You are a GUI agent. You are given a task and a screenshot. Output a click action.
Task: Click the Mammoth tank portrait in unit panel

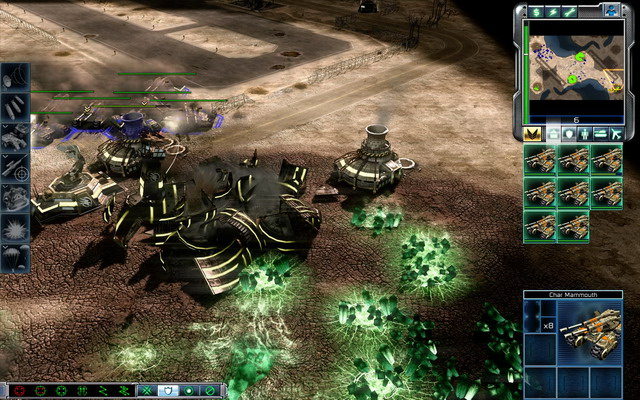pos(589,332)
